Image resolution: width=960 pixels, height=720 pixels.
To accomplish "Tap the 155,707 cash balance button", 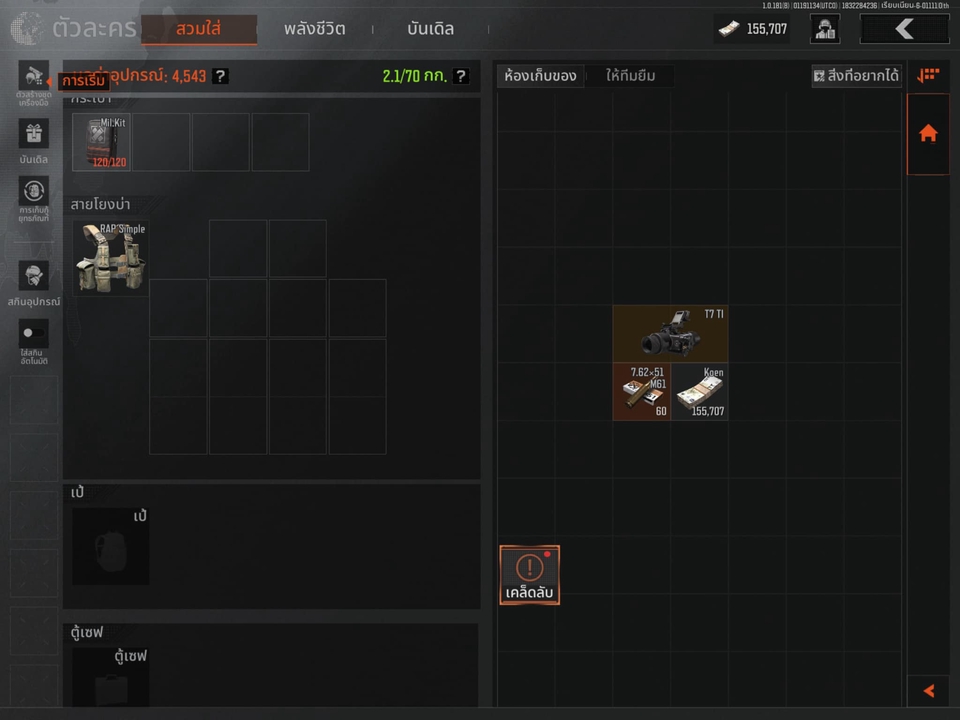I will point(752,29).
